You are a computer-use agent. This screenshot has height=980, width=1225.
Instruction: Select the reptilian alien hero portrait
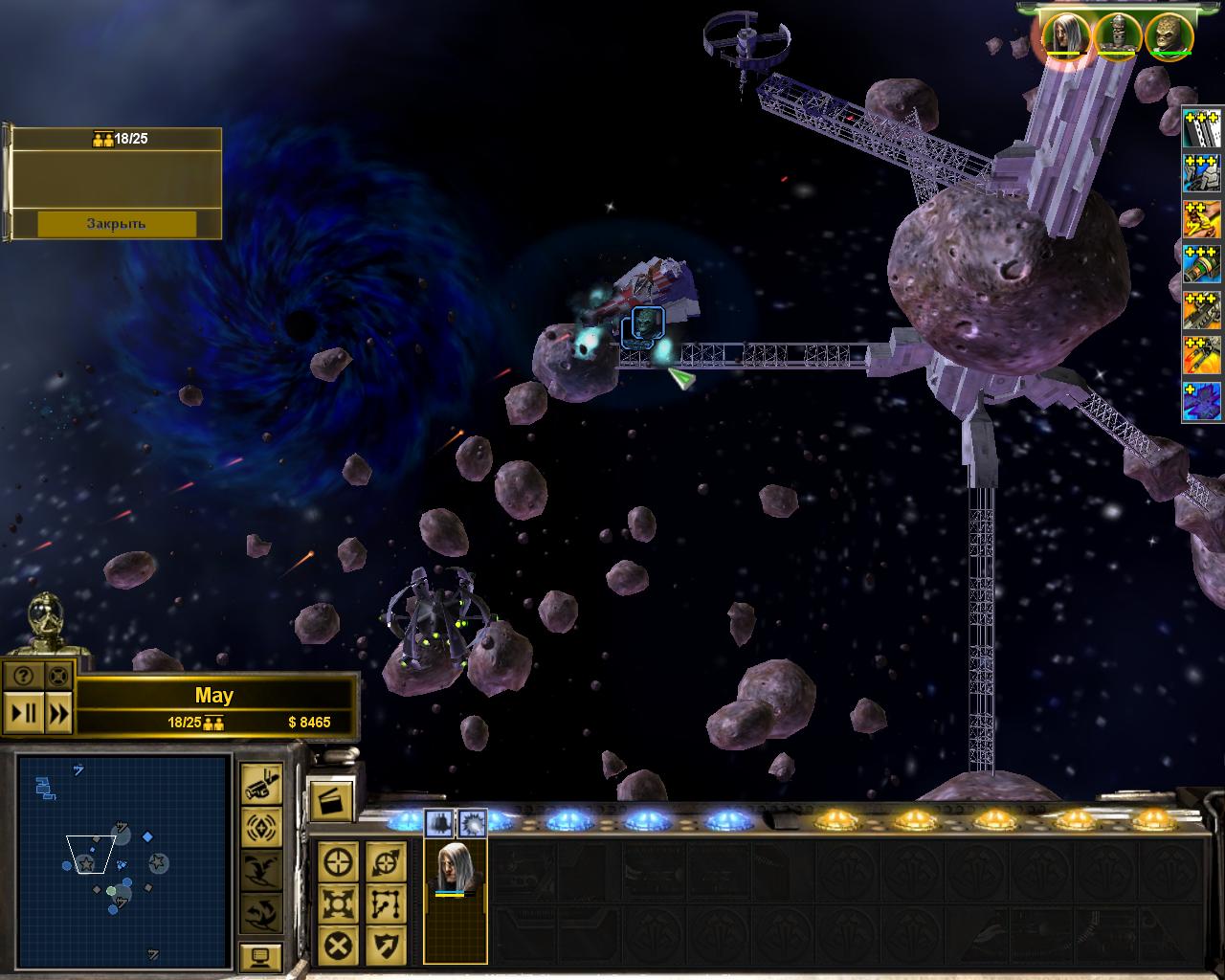(x=1168, y=34)
